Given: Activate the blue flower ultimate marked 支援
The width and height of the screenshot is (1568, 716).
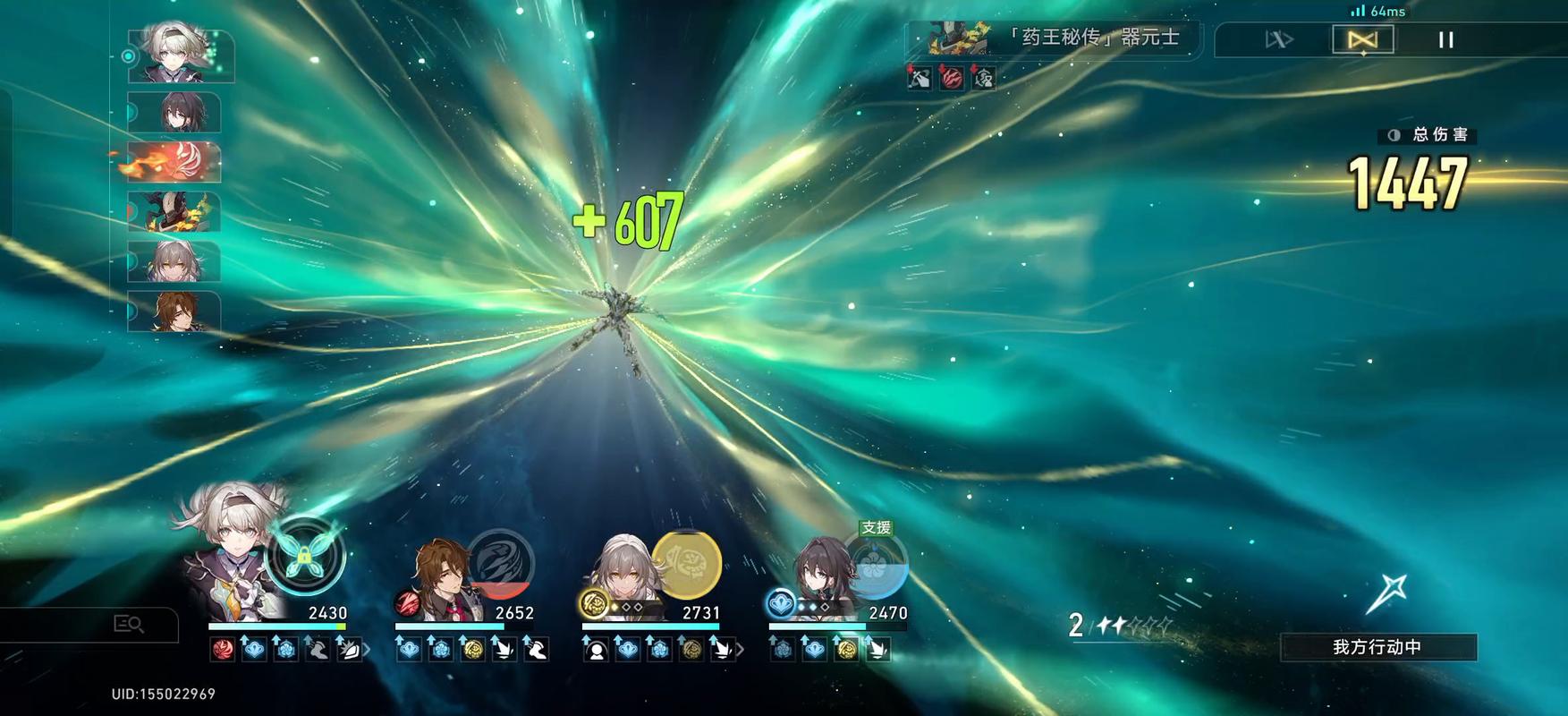Looking at the screenshot, I should [877, 567].
